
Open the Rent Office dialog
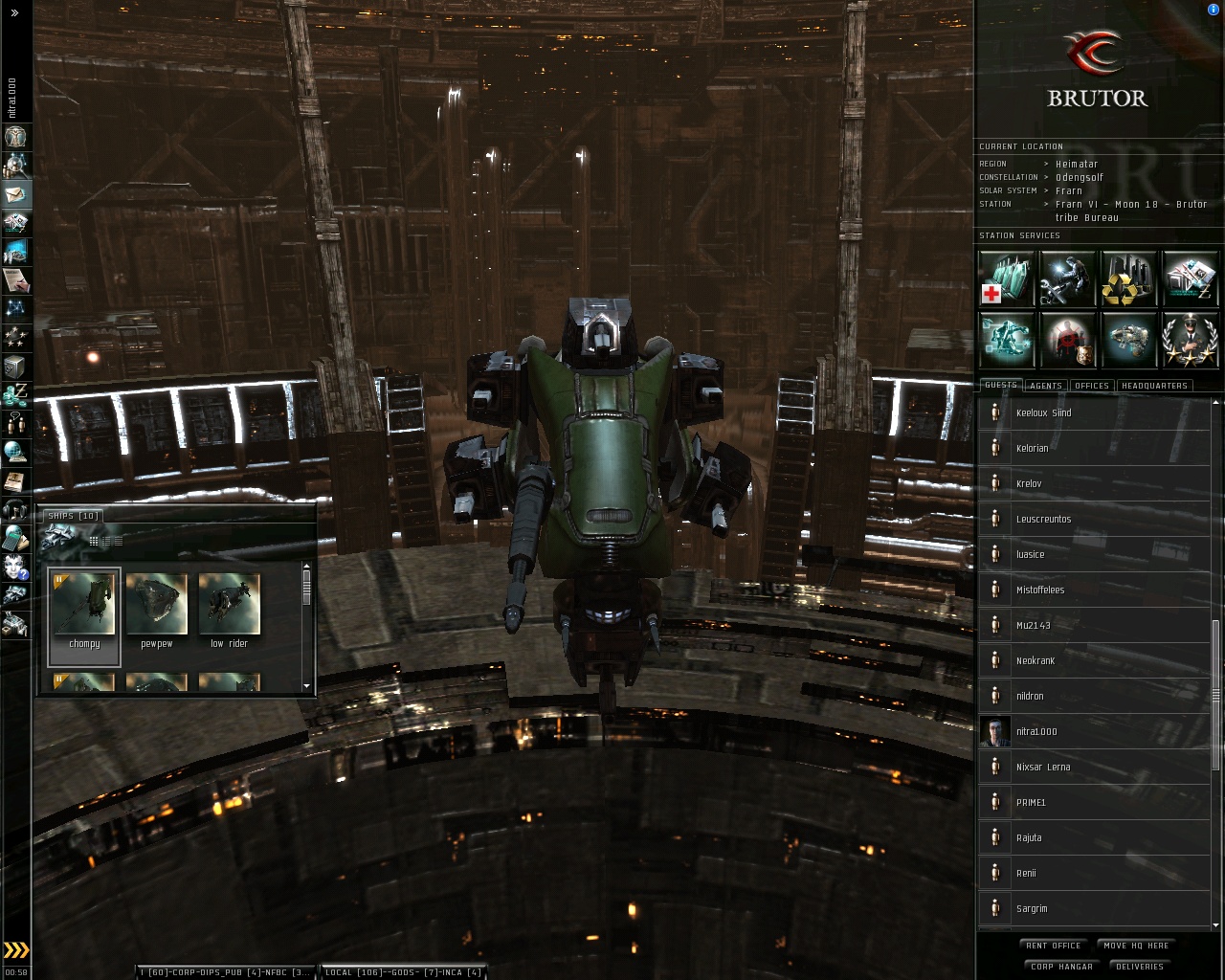[x=1053, y=946]
